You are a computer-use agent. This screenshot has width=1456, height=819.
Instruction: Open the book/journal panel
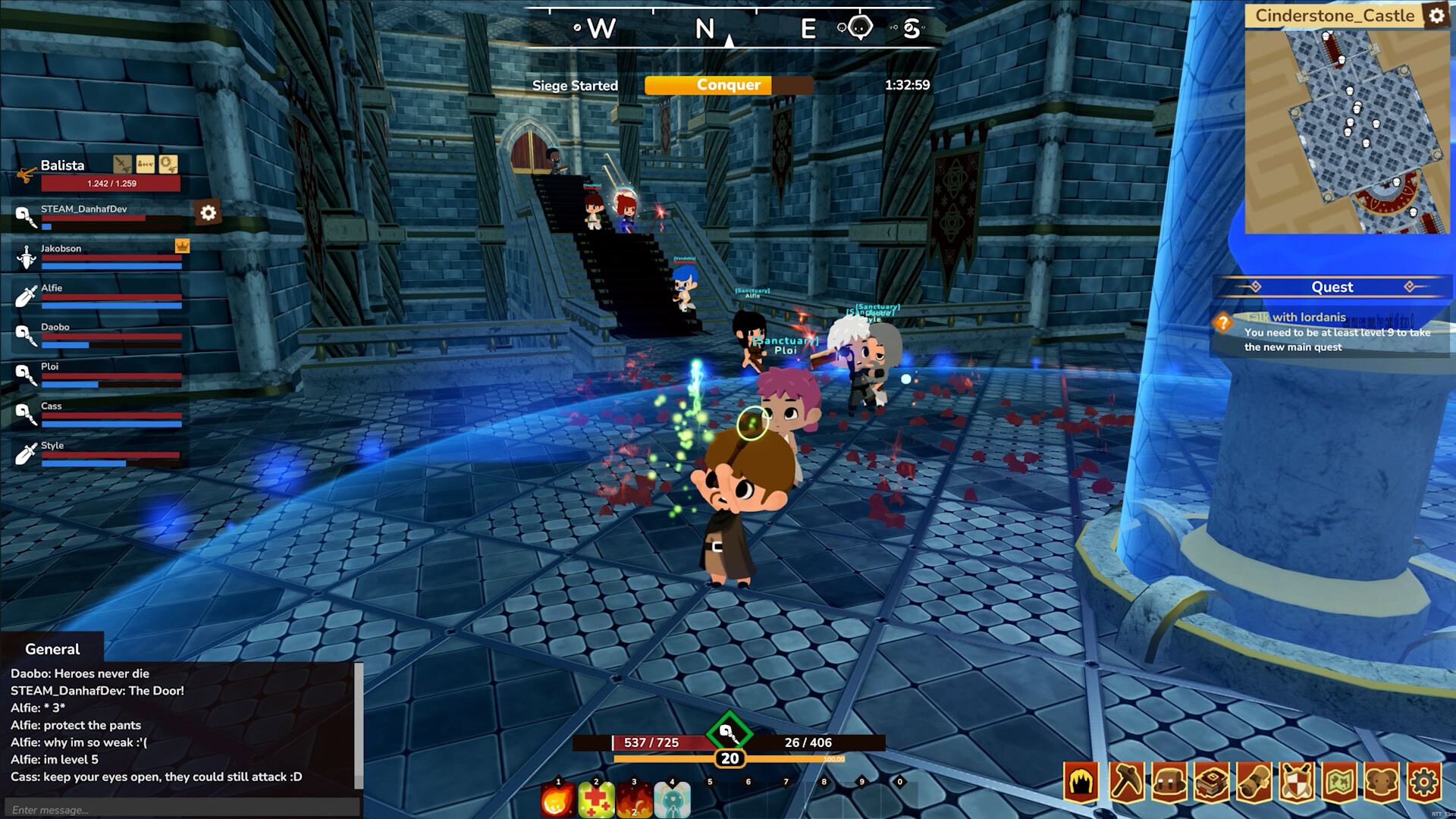coord(1210,783)
